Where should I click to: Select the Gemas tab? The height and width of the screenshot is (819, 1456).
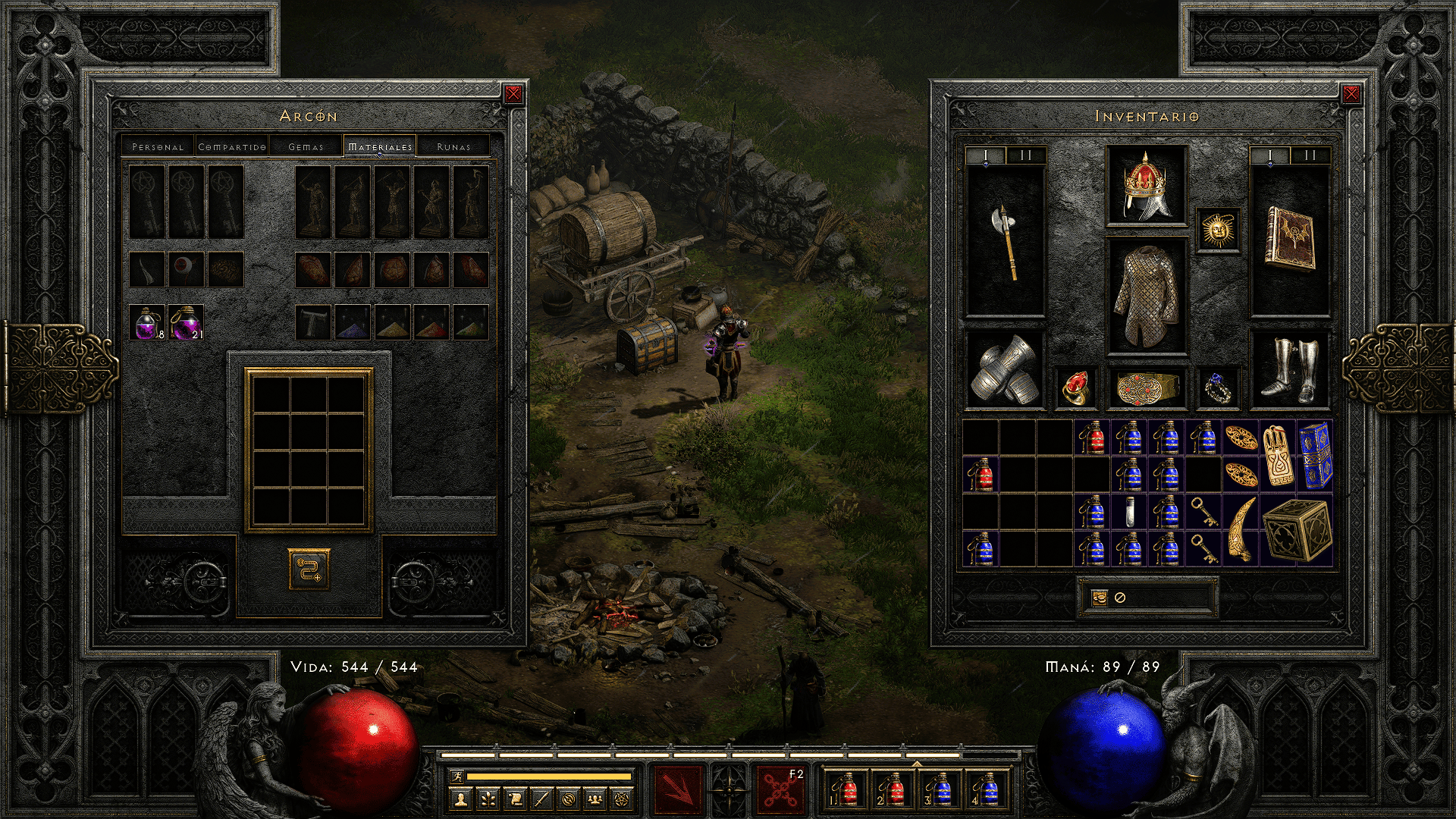click(x=306, y=146)
